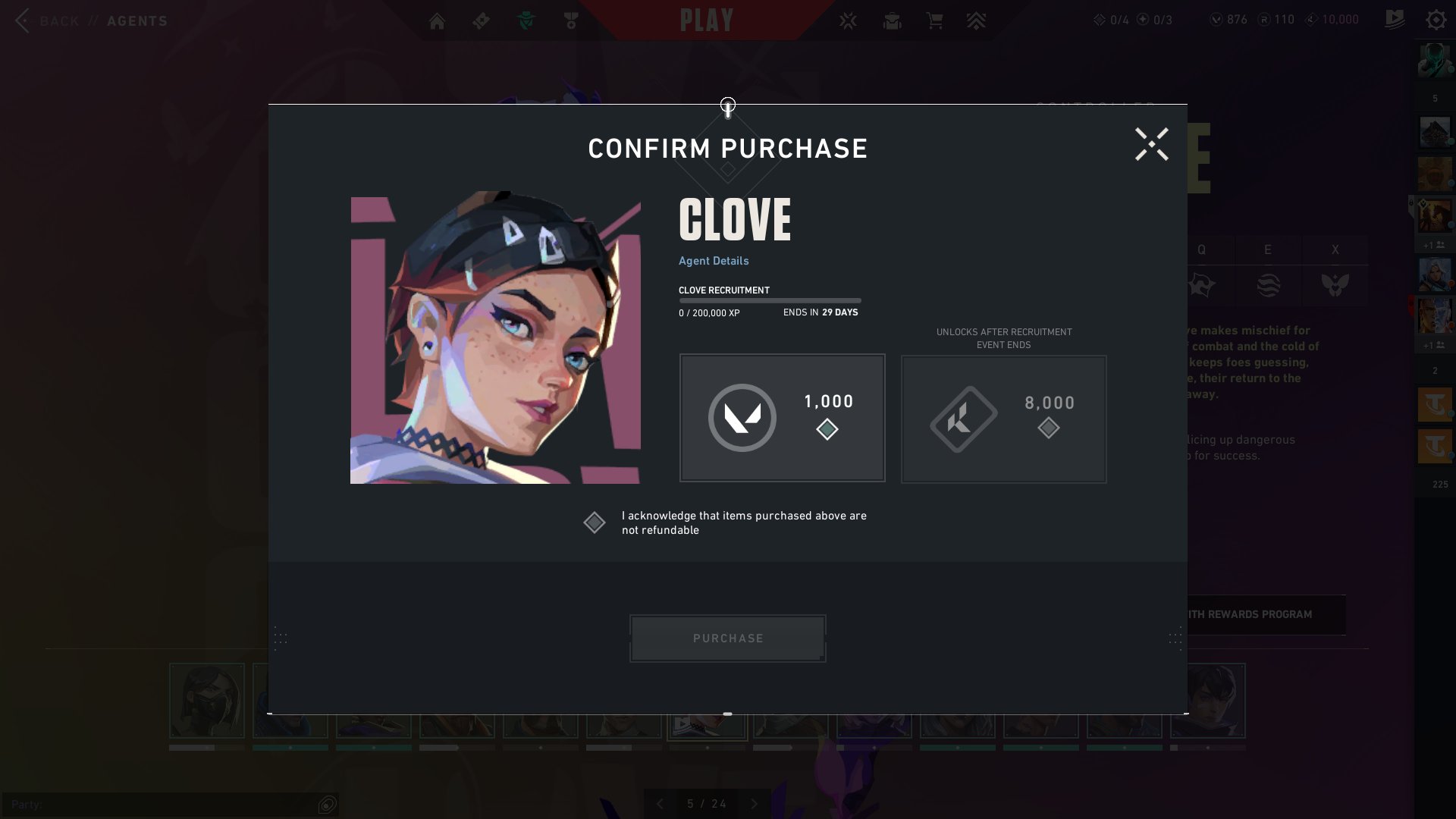
Task: Check the not refundable acknowledgement box
Action: pos(595,522)
